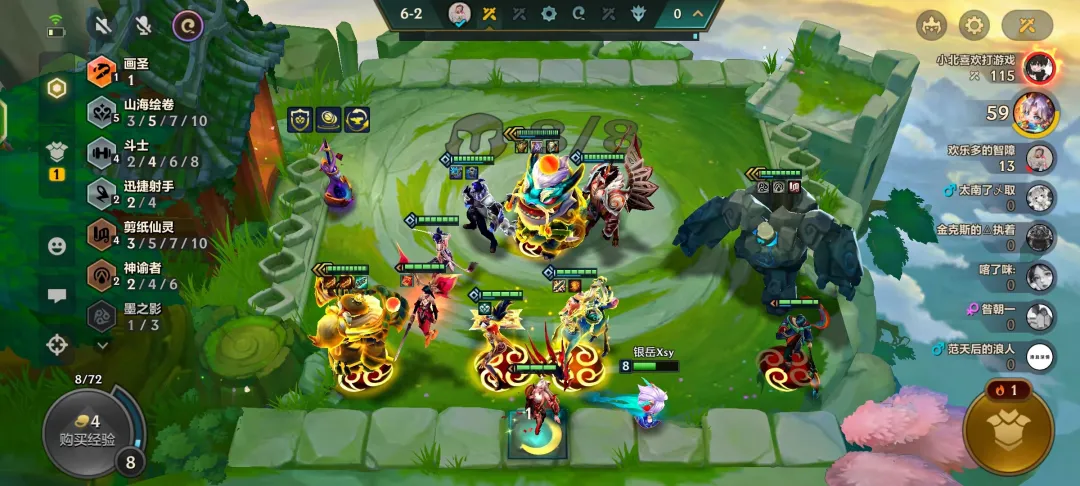
Task: Open the settings gear
Action: (x=973, y=25)
